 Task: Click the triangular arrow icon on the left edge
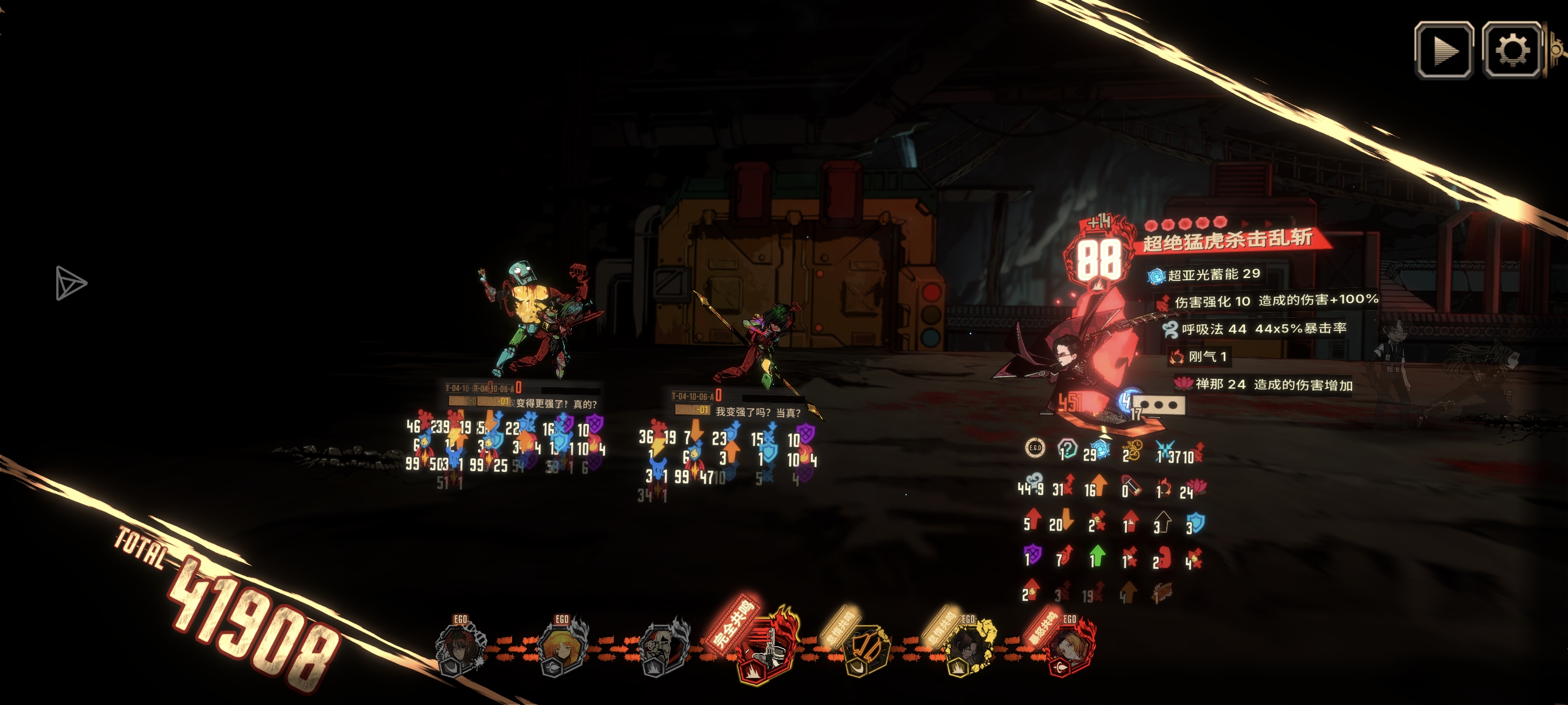70,283
